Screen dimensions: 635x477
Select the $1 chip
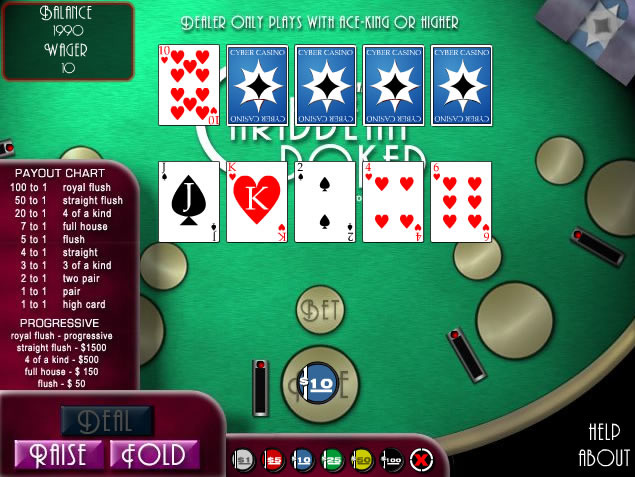pyautogui.click(x=243, y=459)
